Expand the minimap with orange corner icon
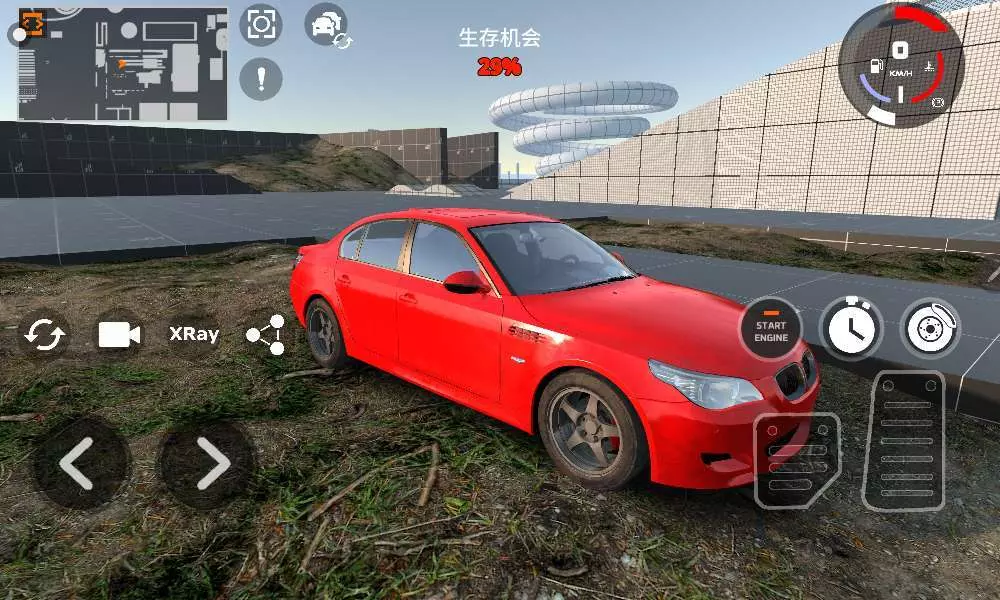 coord(33,23)
